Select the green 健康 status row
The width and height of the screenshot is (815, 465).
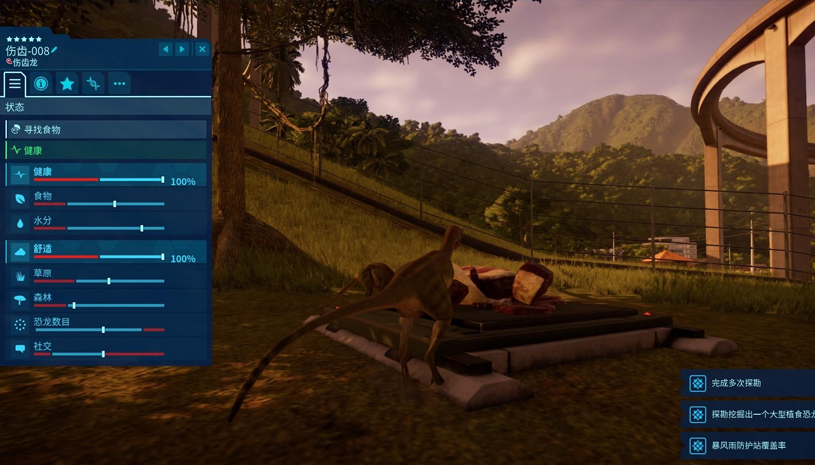pyautogui.click(x=106, y=151)
